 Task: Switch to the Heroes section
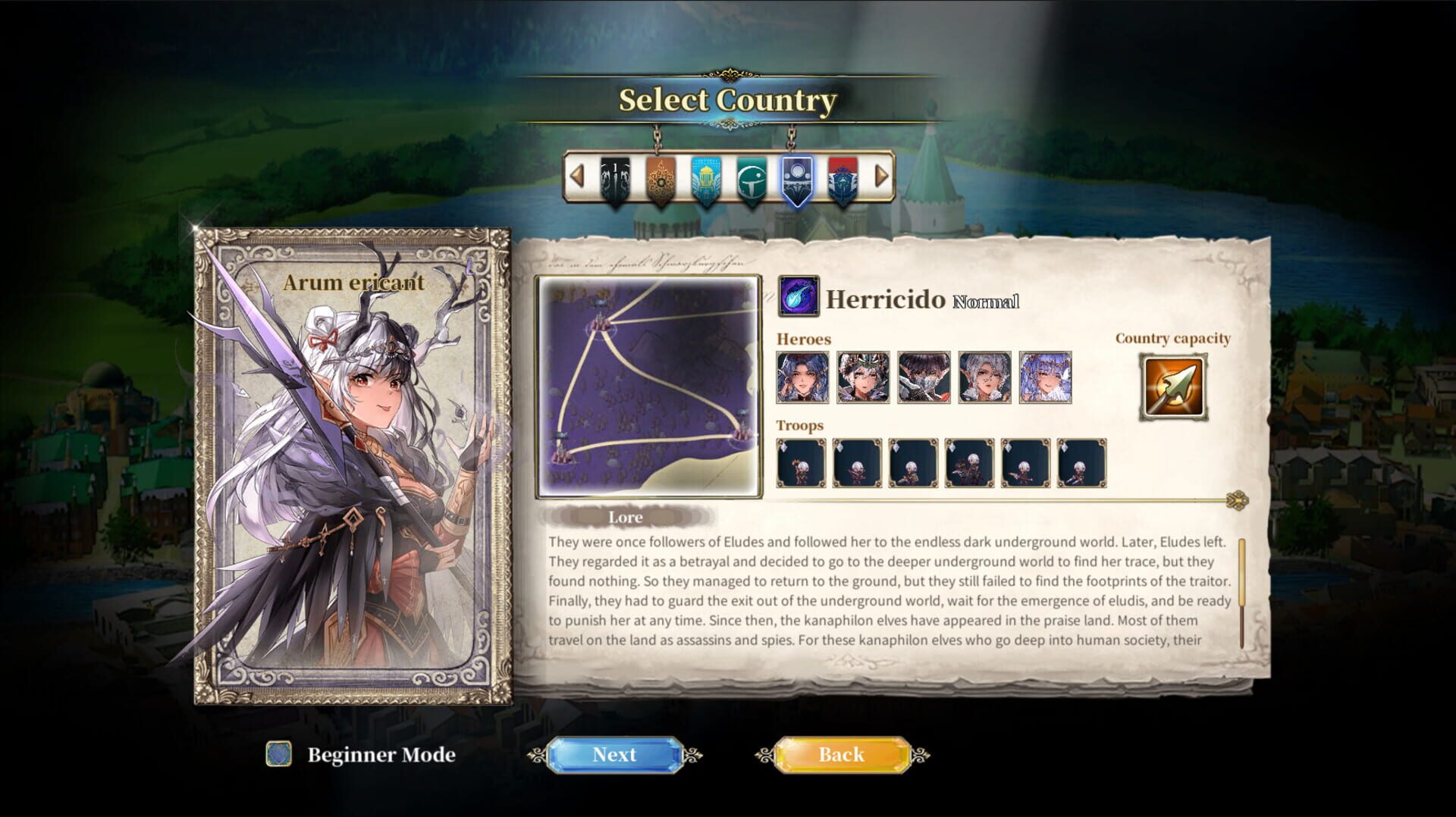(x=802, y=340)
